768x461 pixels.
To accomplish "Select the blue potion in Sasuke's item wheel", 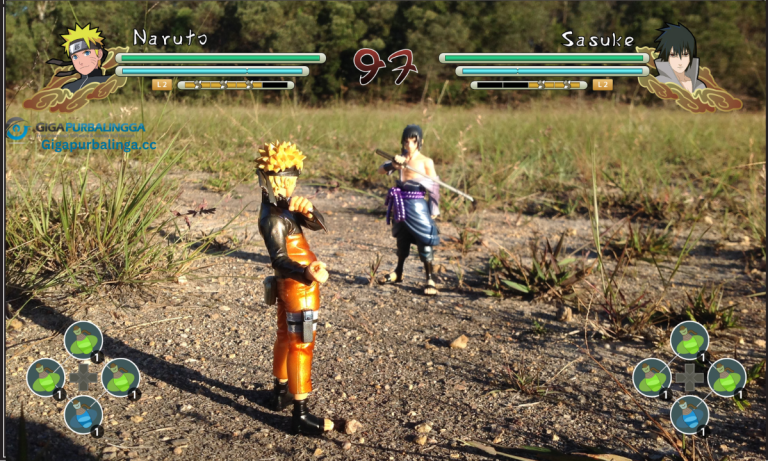I will [689, 413].
